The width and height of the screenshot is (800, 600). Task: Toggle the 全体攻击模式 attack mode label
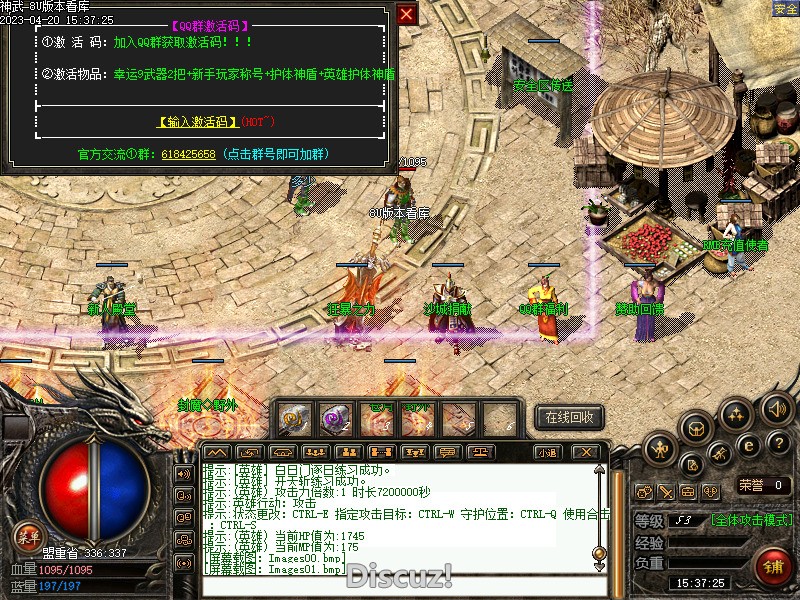pyautogui.click(x=752, y=520)
